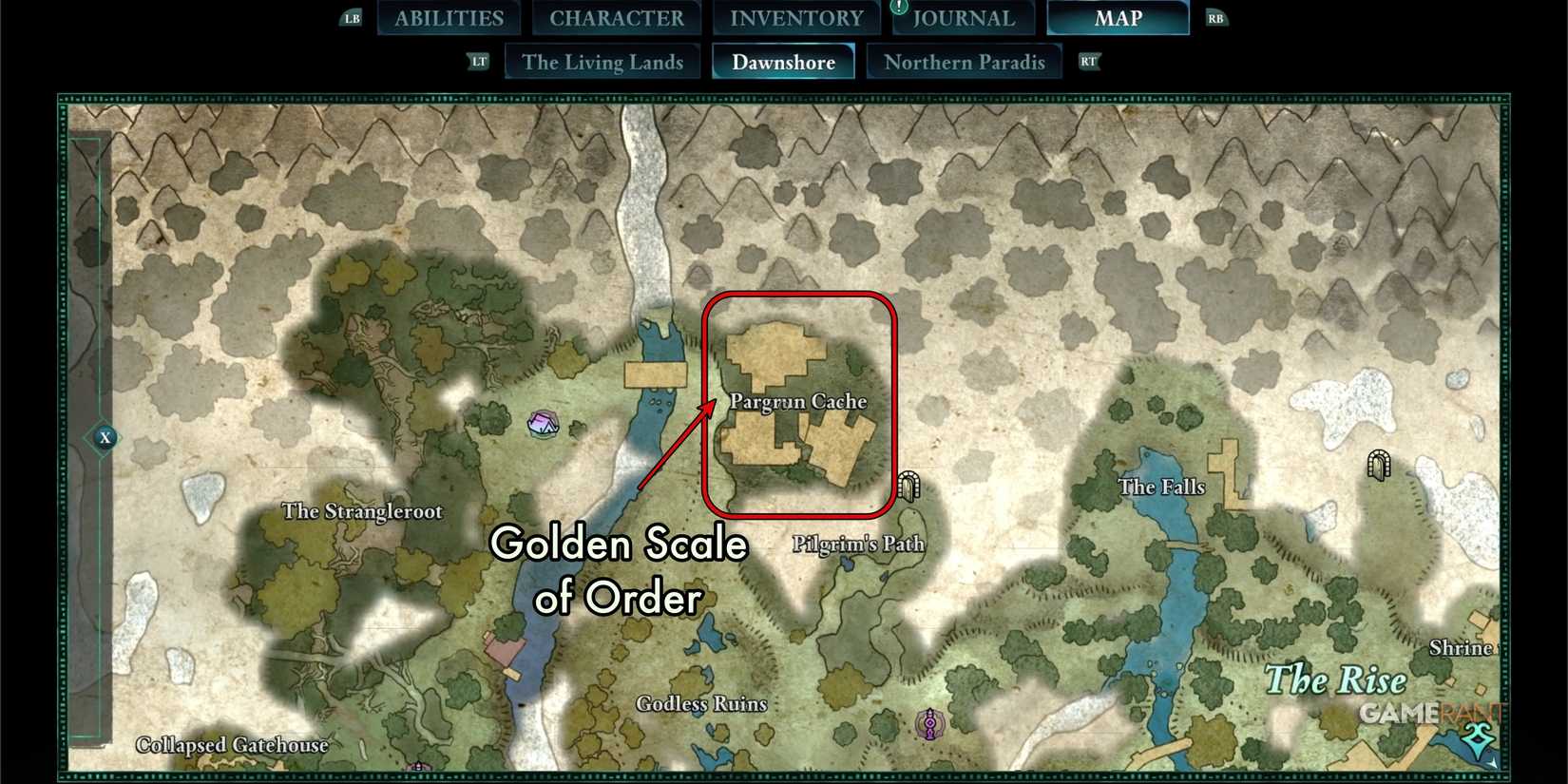
Task: View the JOURNAL tab
Action: (964, 17)
